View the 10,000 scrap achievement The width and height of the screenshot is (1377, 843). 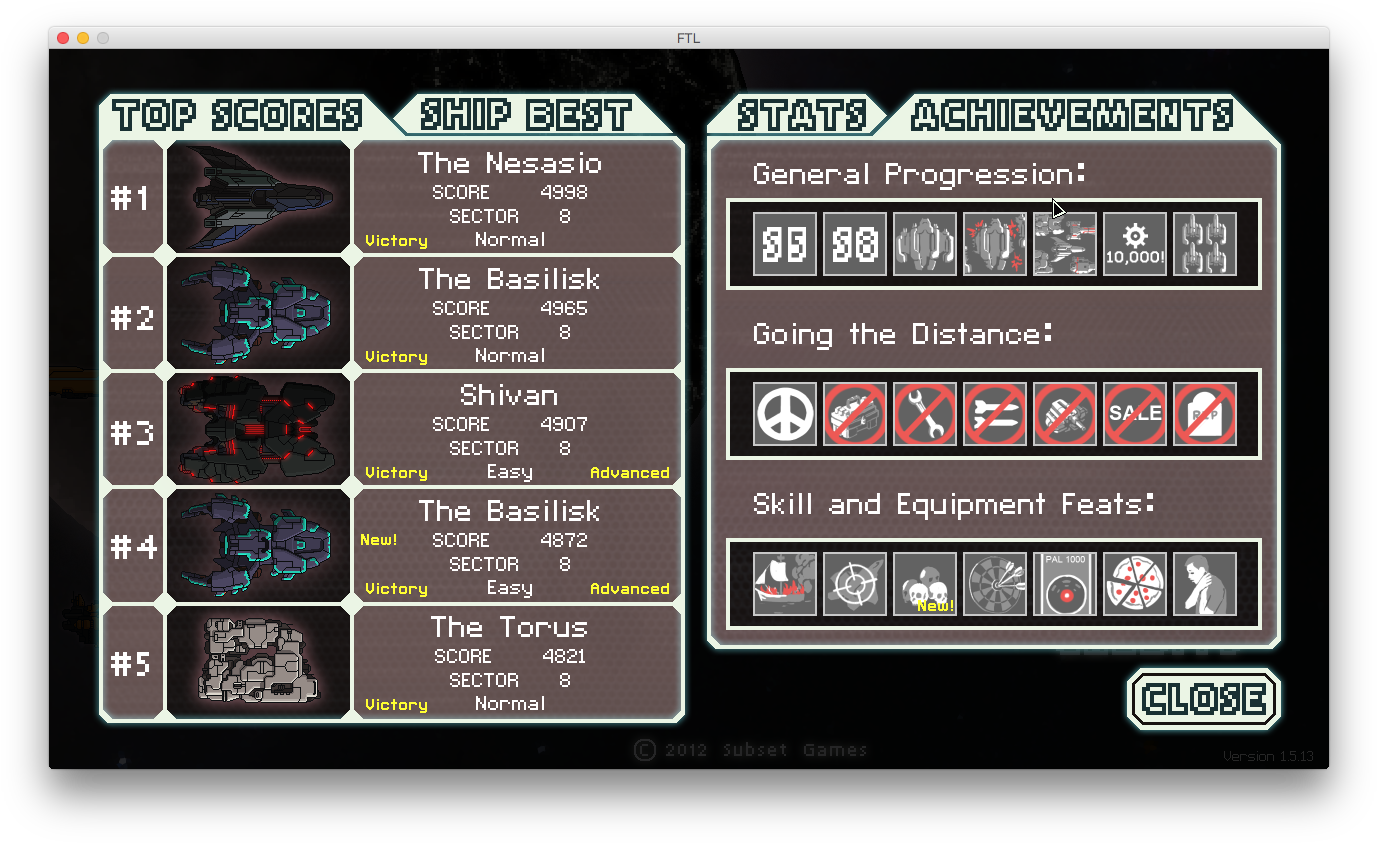click(x=1135, y=244)
